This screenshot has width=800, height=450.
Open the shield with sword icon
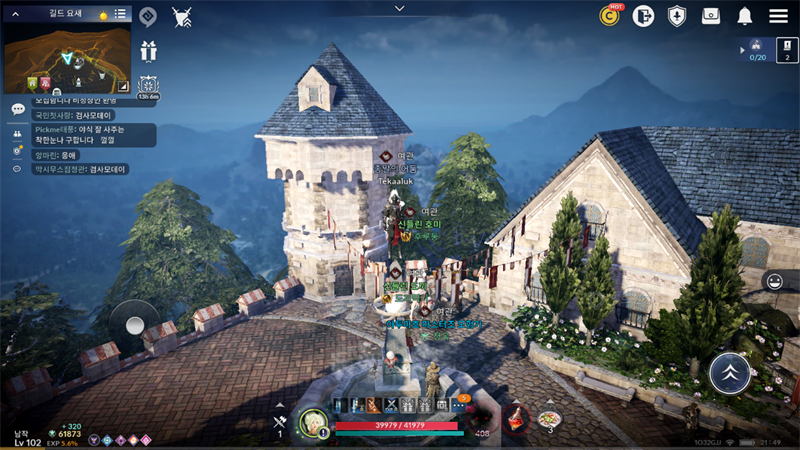pyautogui.click(x=677, y=16)
